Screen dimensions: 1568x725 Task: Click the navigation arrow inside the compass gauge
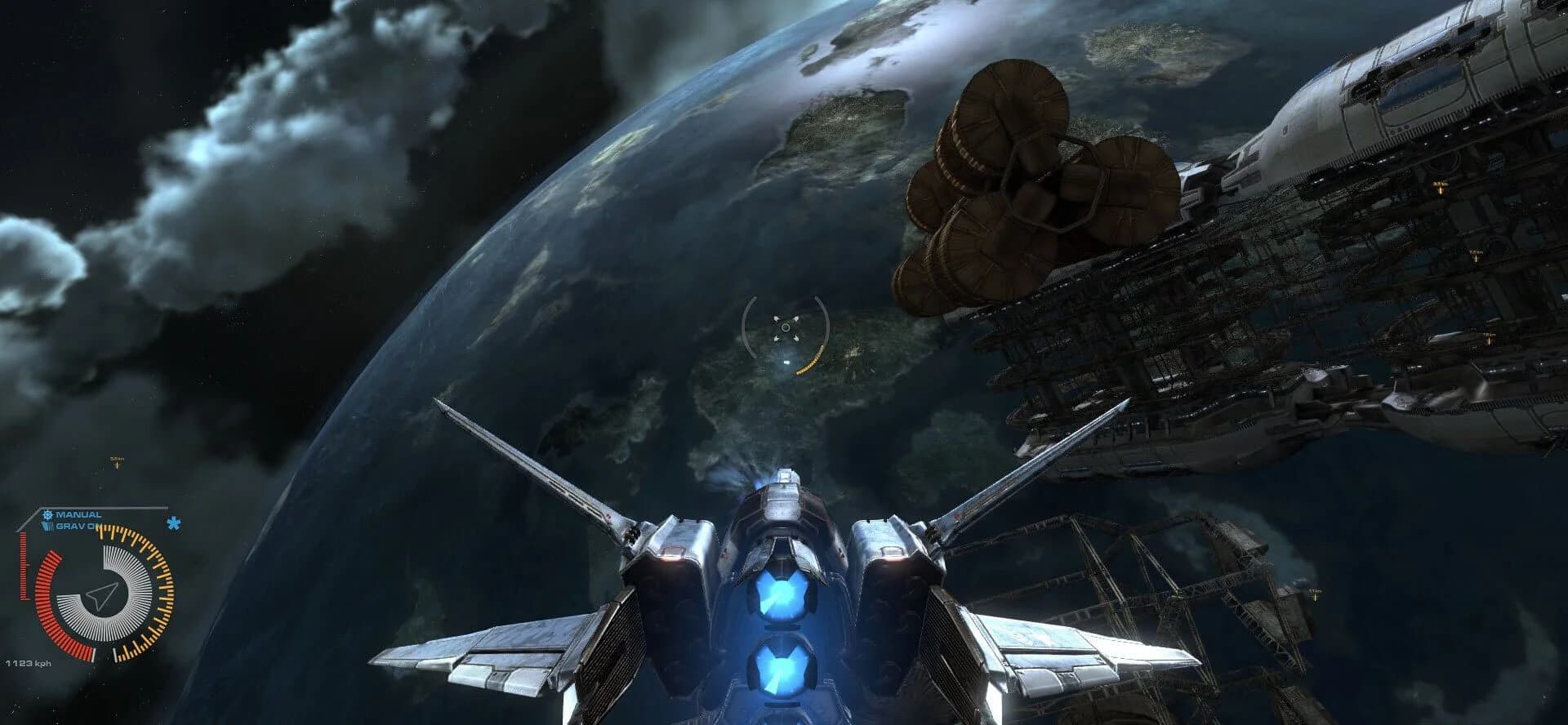tap(101, 595)
